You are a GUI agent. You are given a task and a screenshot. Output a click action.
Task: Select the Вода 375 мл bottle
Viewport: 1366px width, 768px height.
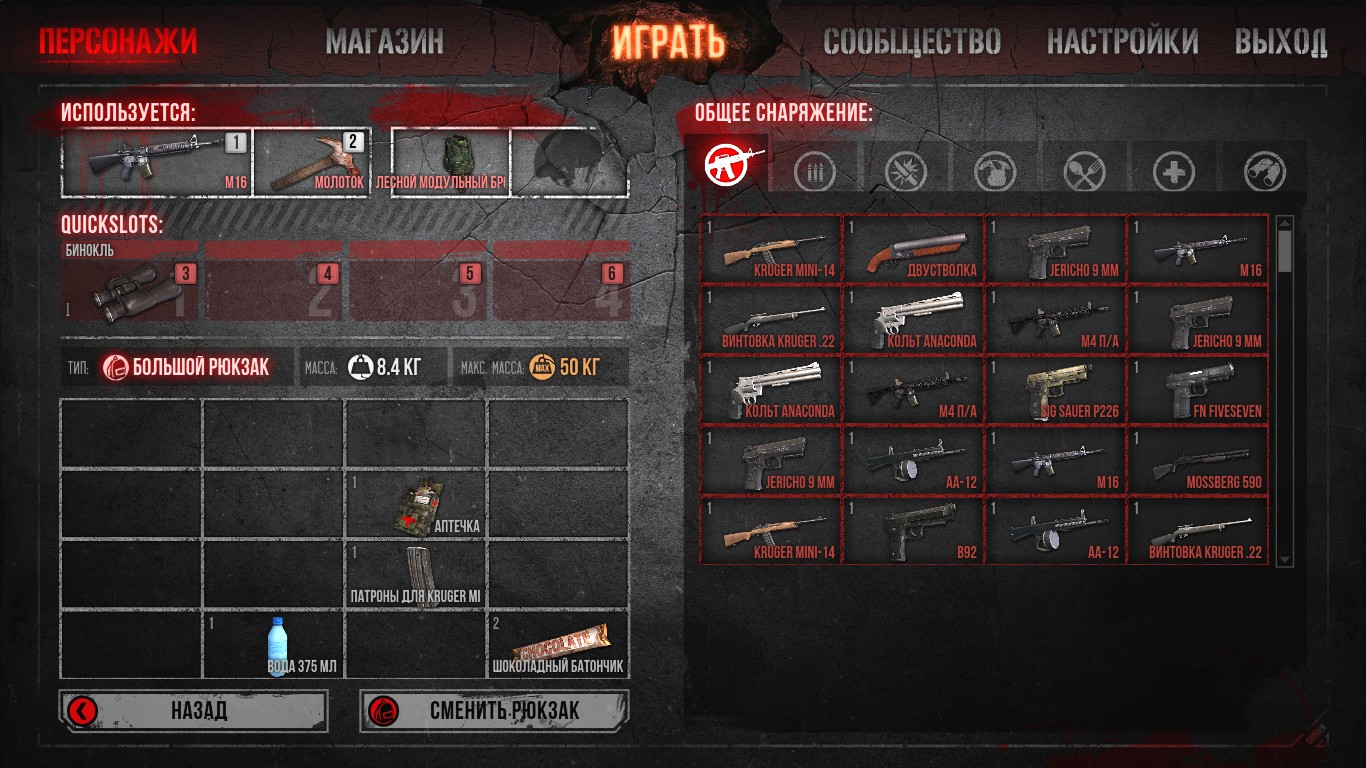coord(274,645)
